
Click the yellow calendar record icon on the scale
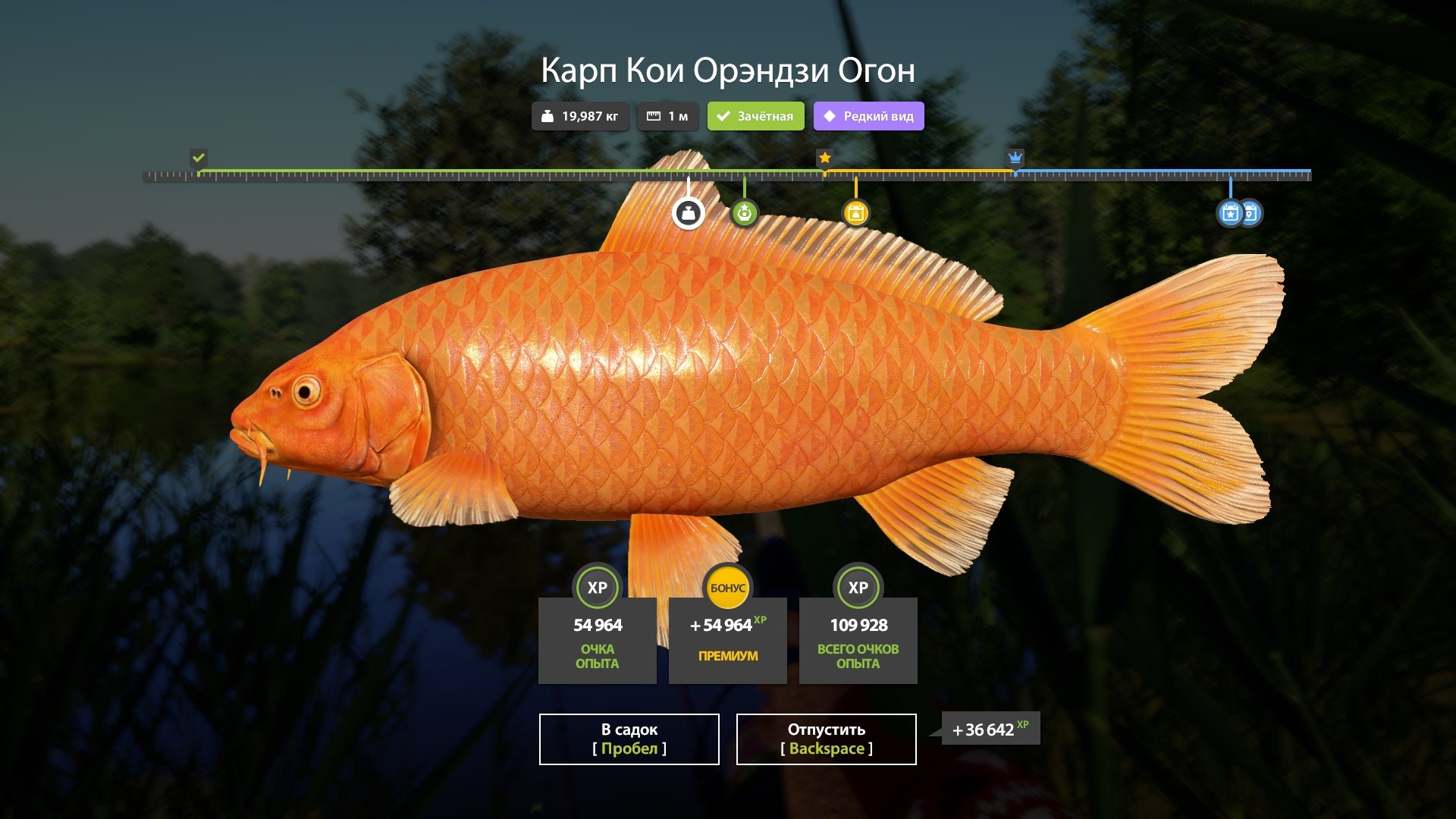click(x=857, y=213)
